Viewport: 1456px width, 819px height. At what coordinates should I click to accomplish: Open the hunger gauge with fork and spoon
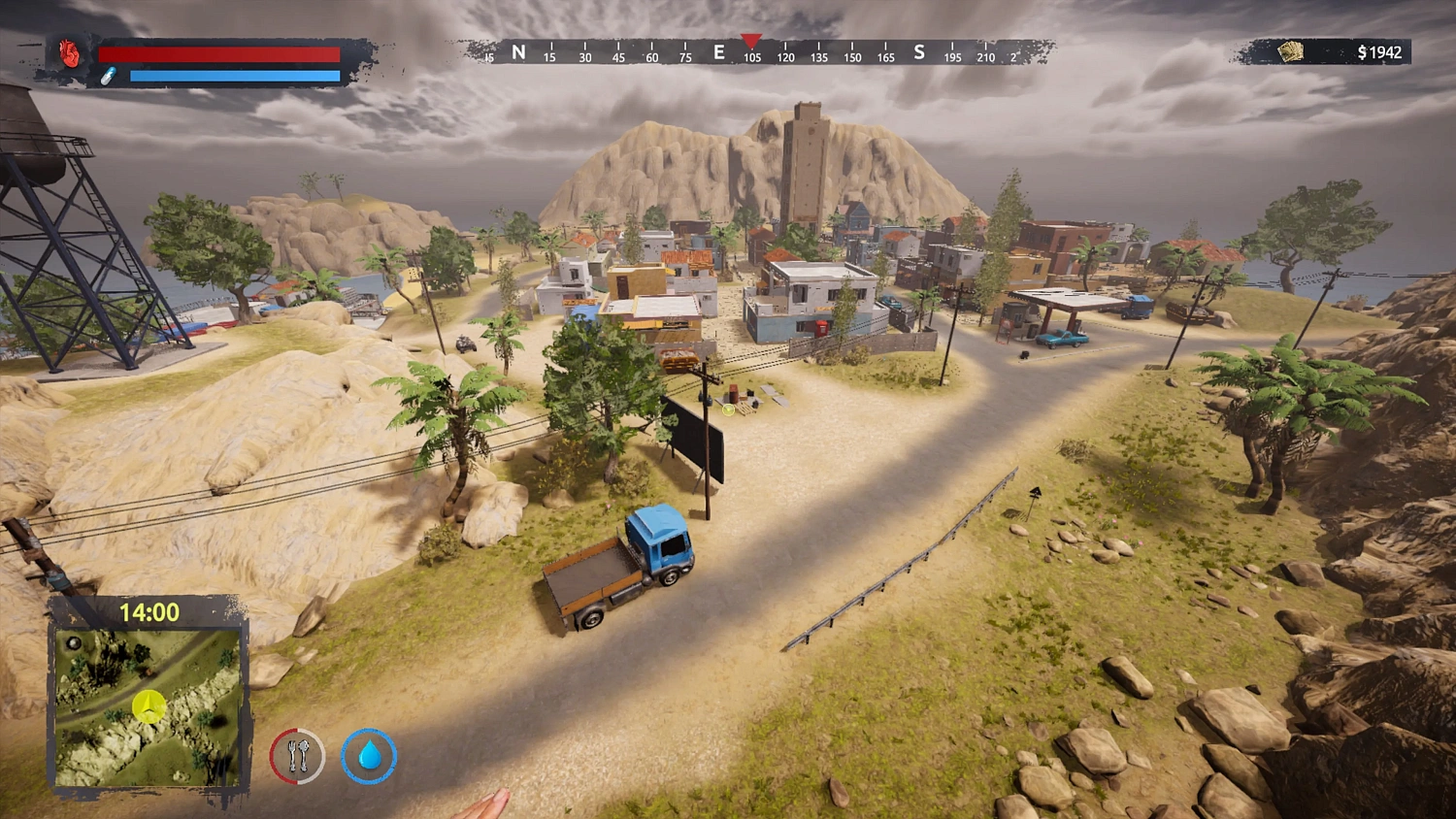point(297,756)
